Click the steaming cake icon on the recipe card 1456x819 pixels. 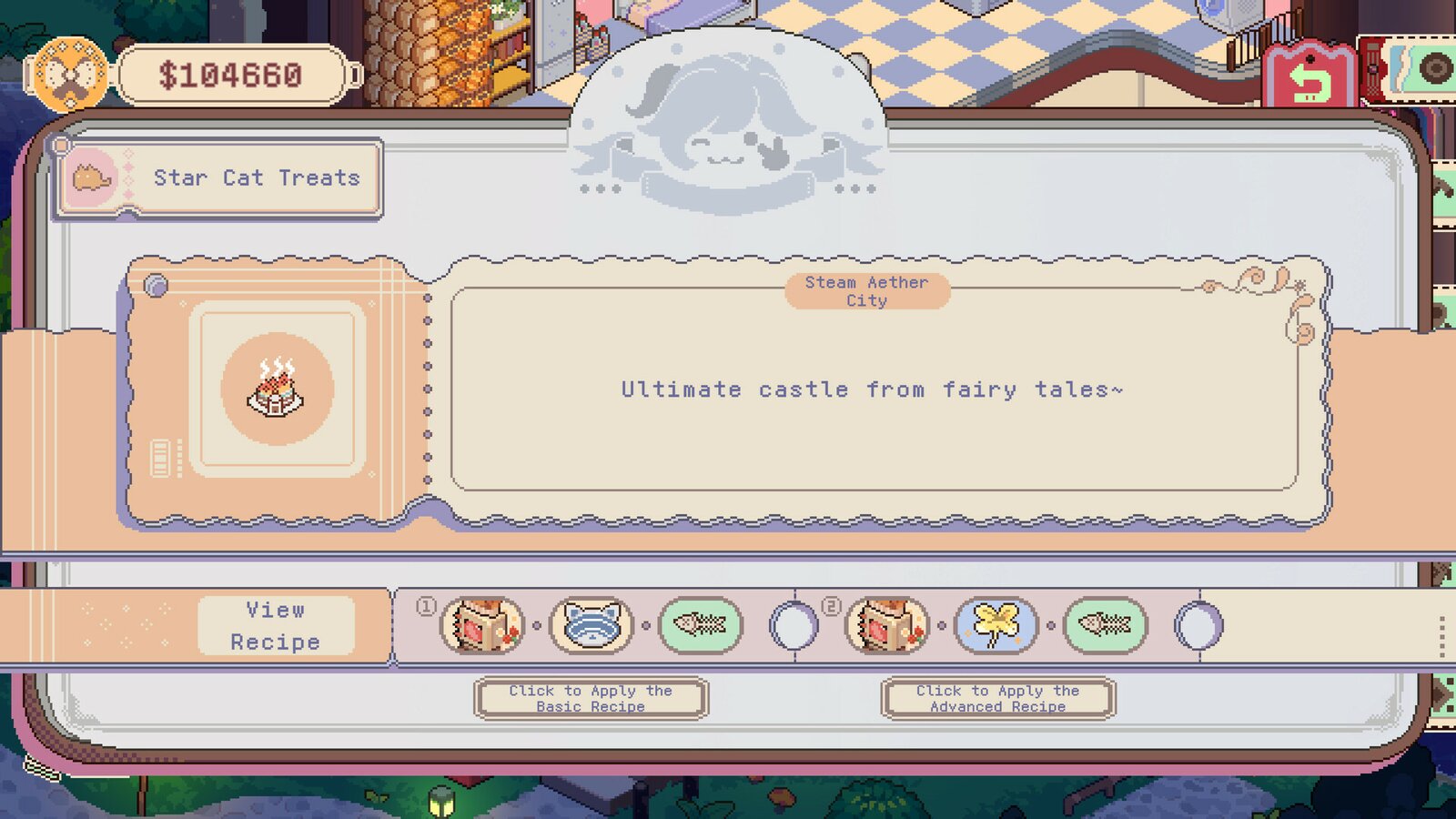point(278,389)
